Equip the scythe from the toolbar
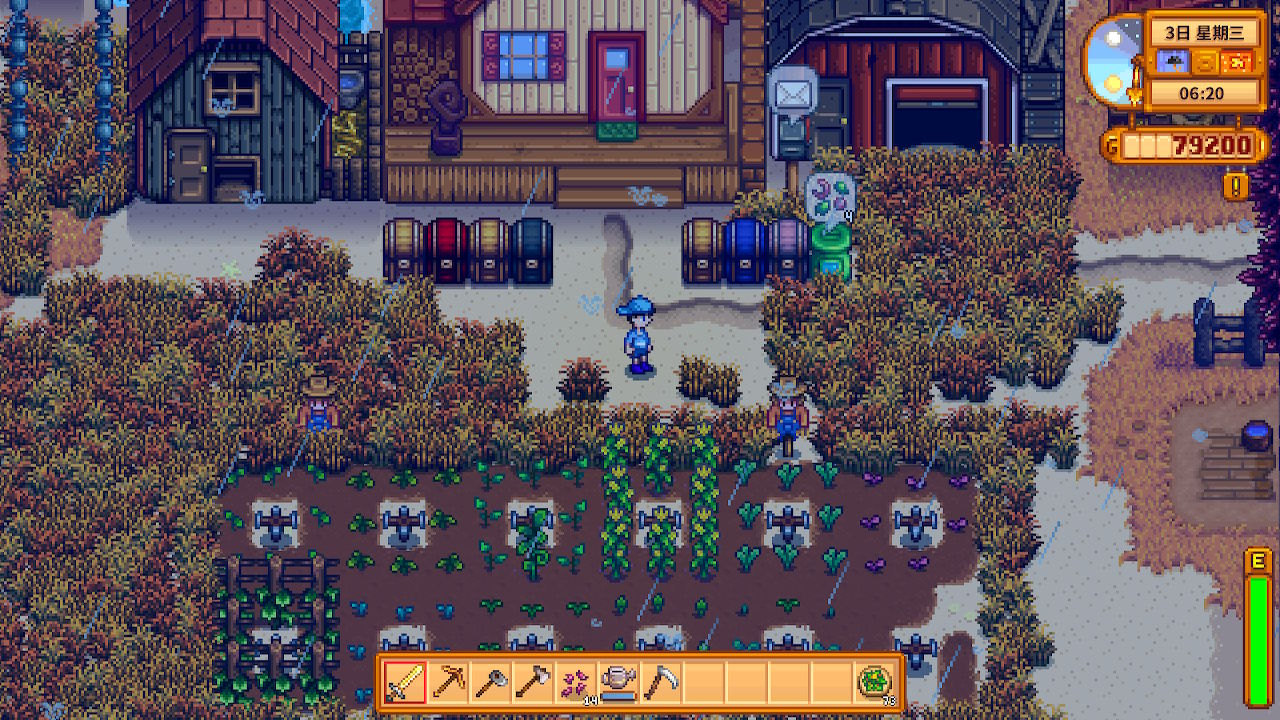 [659, 682]
